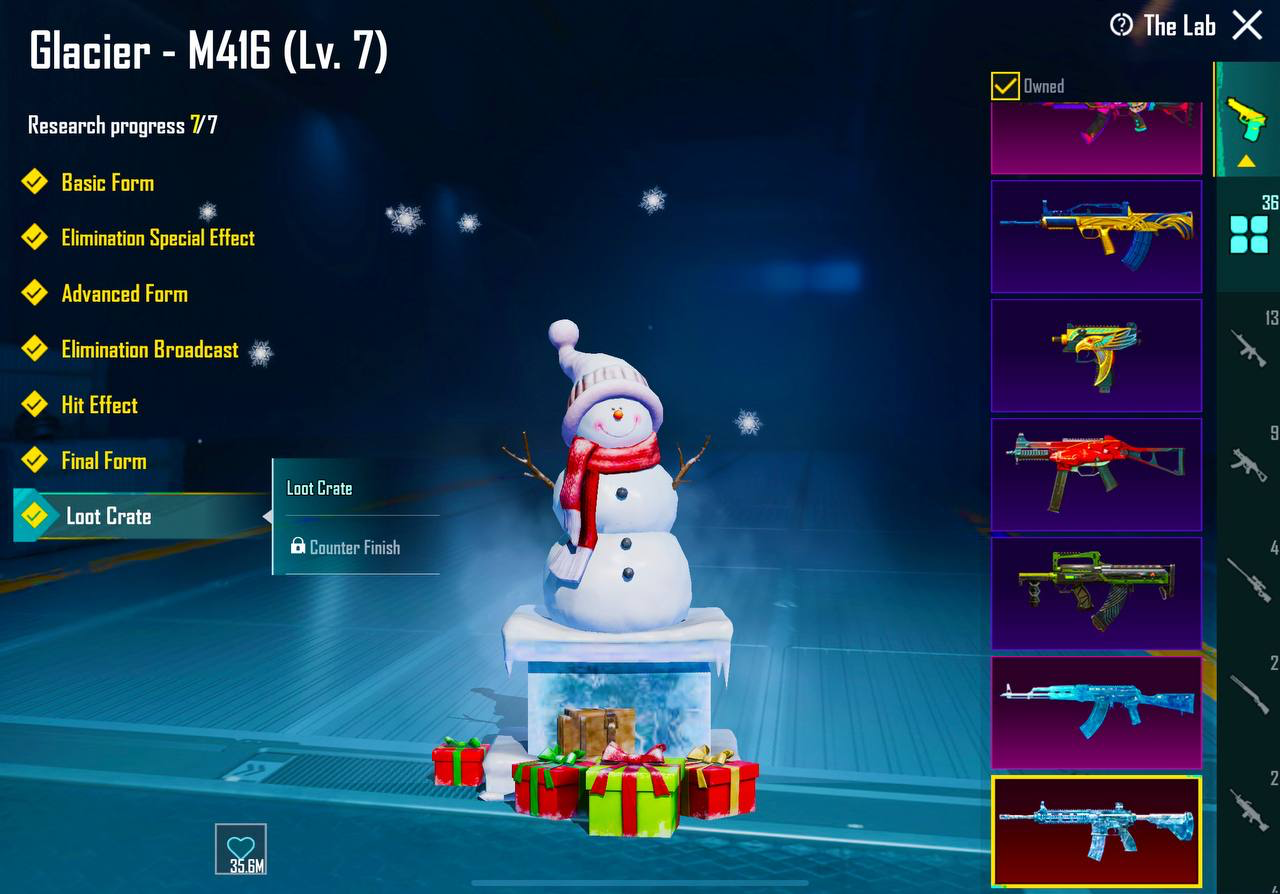
Task: Select the red UMP skin thumbnail
Action: point(1096,474)
